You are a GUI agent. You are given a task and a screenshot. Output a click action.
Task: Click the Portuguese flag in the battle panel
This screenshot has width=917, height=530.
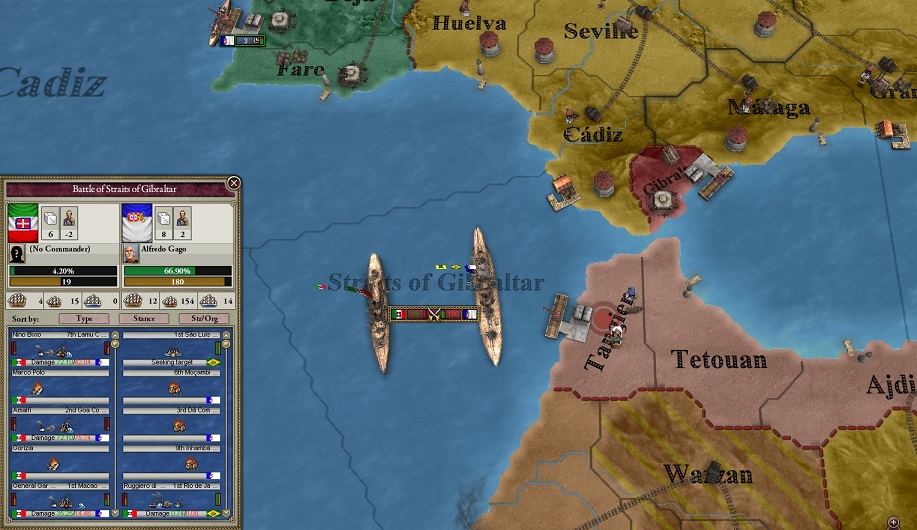(137, 220)
